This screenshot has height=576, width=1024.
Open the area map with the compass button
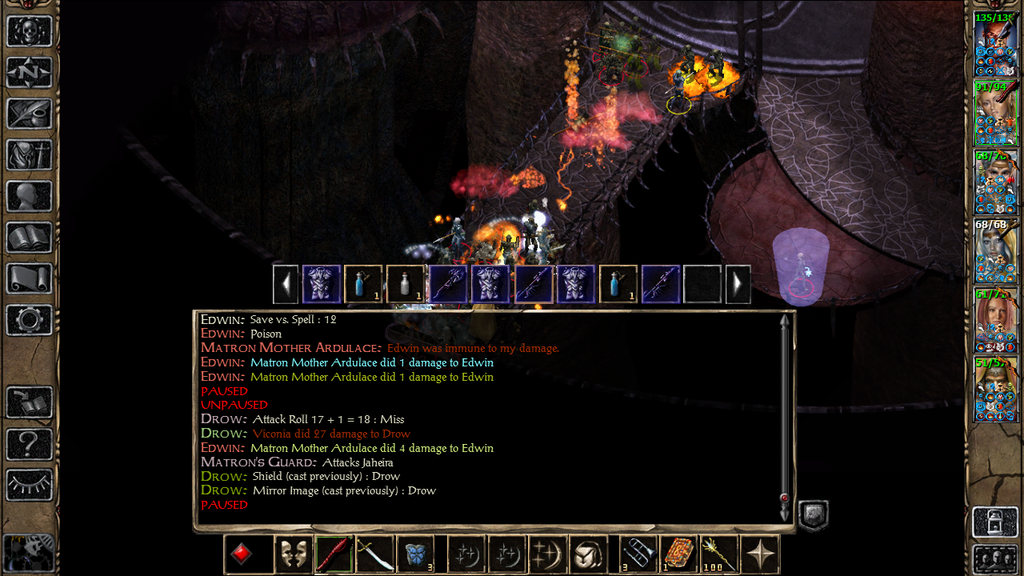(29, 72)
